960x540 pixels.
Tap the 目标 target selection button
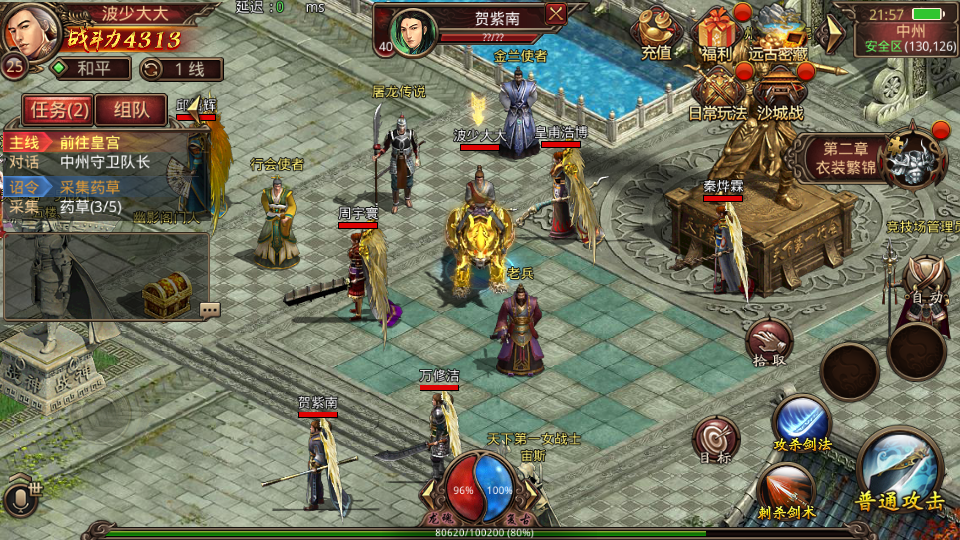[x=716, y=439]
